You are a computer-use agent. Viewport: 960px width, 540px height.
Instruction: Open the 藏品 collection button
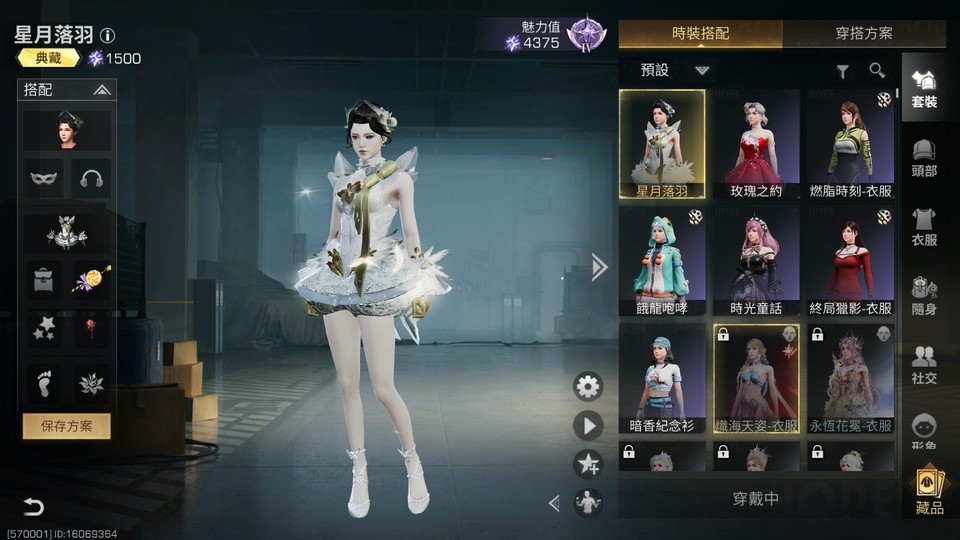pos(929,491)
